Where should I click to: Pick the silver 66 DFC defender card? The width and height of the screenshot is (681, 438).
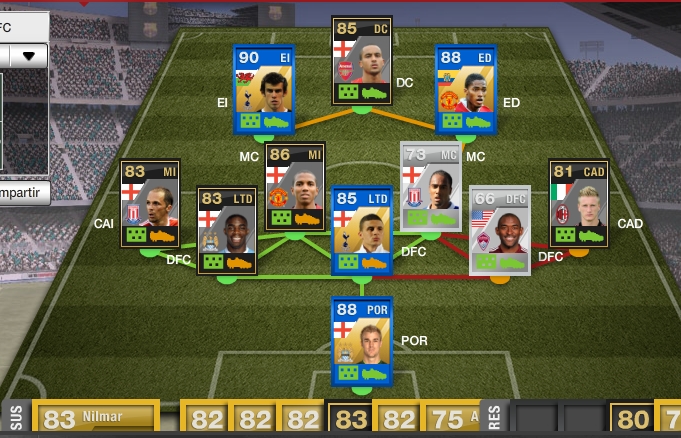click(499, 230)
